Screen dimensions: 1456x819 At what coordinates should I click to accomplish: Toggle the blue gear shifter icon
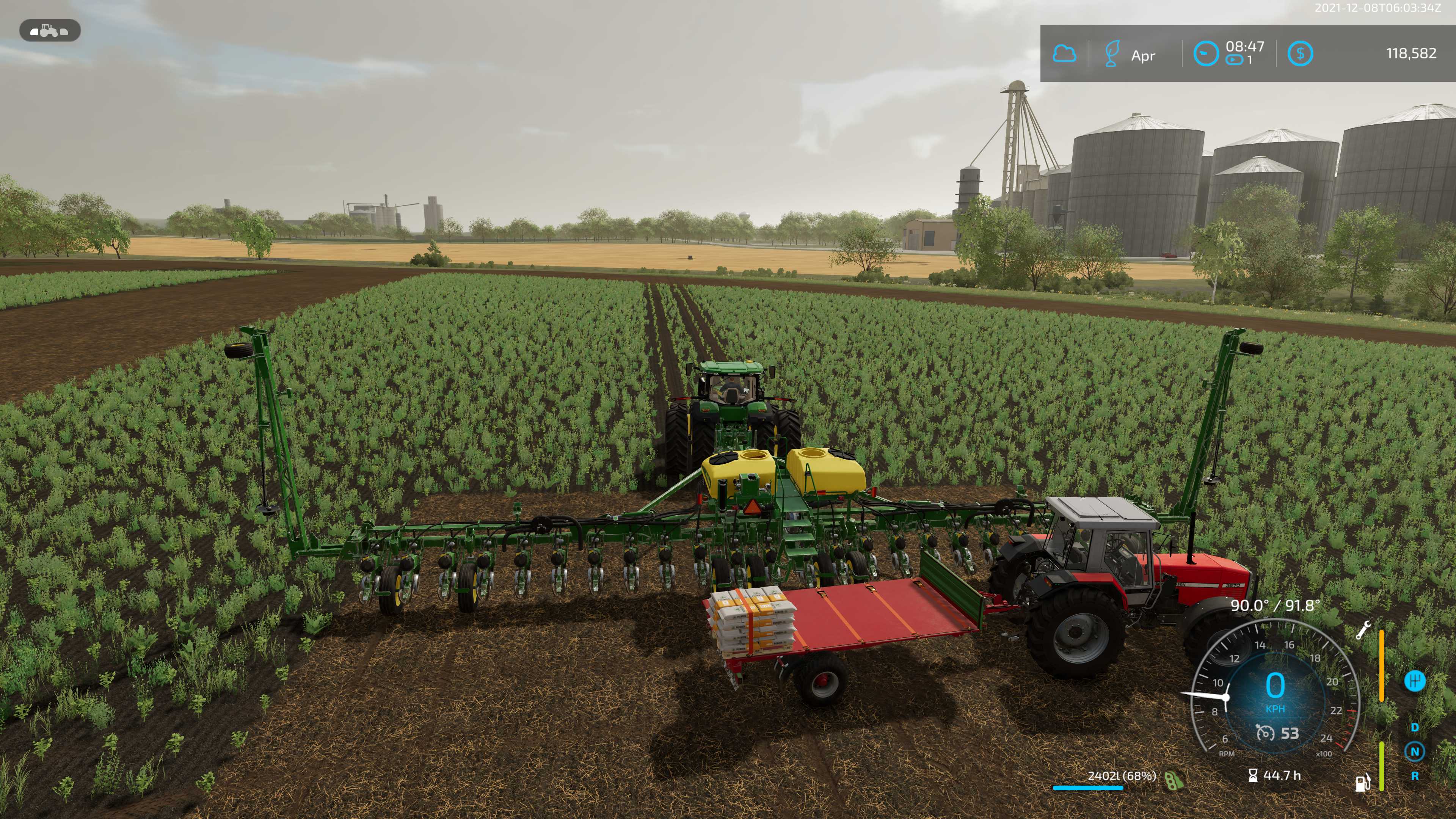pyautogui.click(x=1414, y=681)
